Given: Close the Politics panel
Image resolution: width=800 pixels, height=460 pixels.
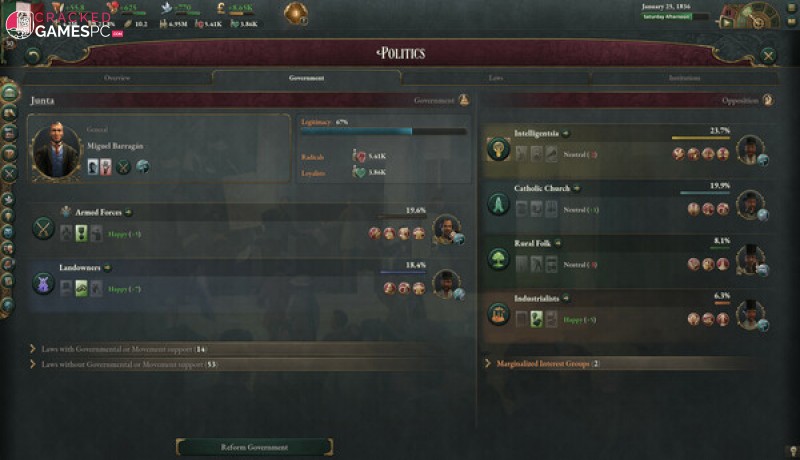Looking at the screenshot, I should (x=768, y=56).
